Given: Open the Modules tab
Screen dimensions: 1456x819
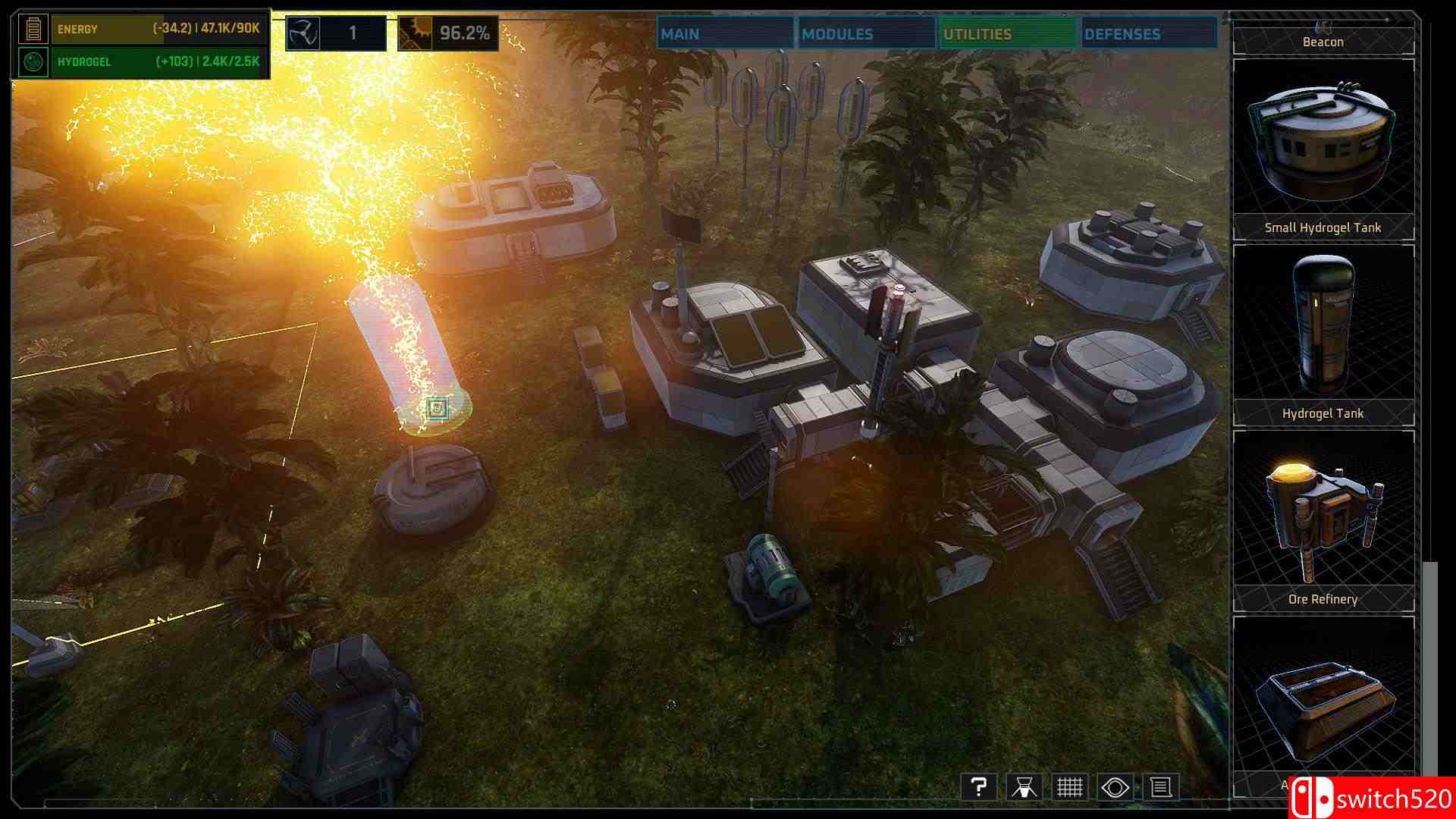Looking at the screenshot, I should 865,34.
